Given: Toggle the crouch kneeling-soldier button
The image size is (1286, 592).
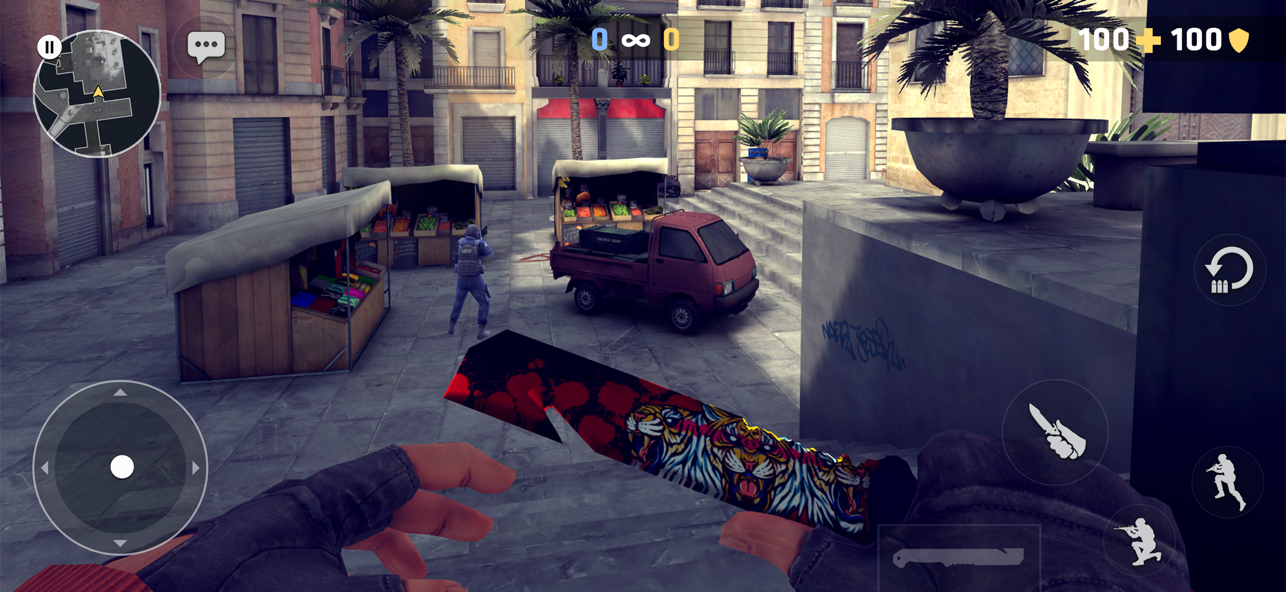Looking at the screenshot, I should pyautogui.click(x=1139, y=540).
